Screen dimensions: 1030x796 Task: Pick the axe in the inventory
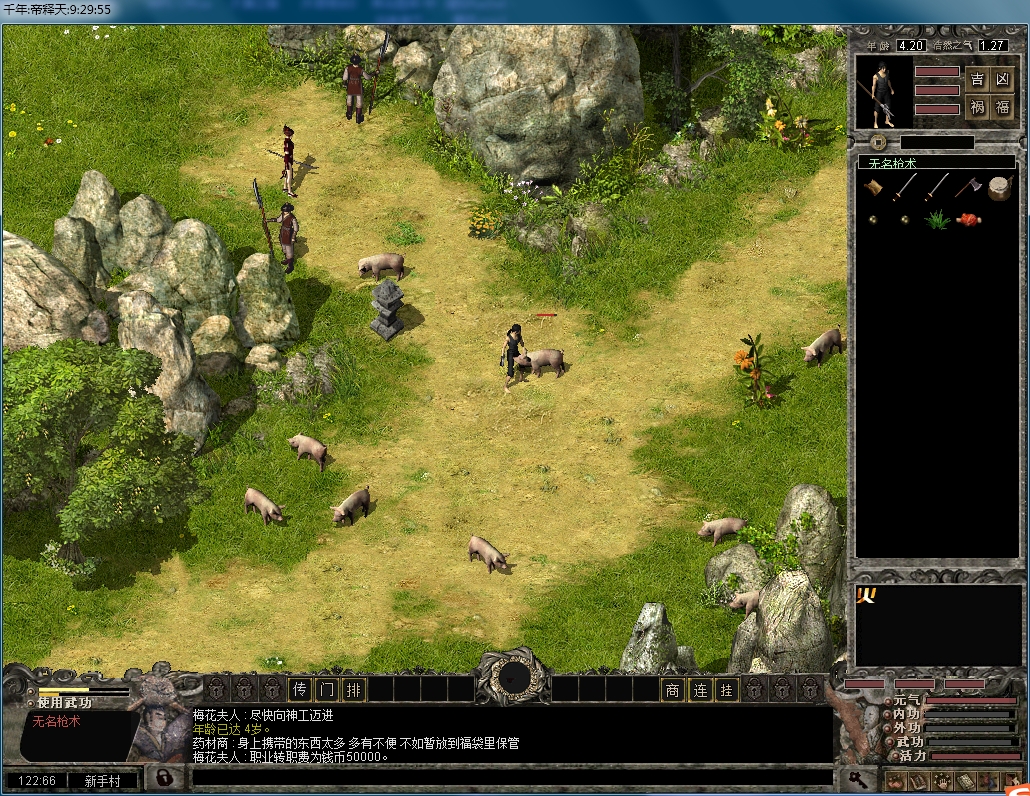pyautogui.click(x=966, y=187)
